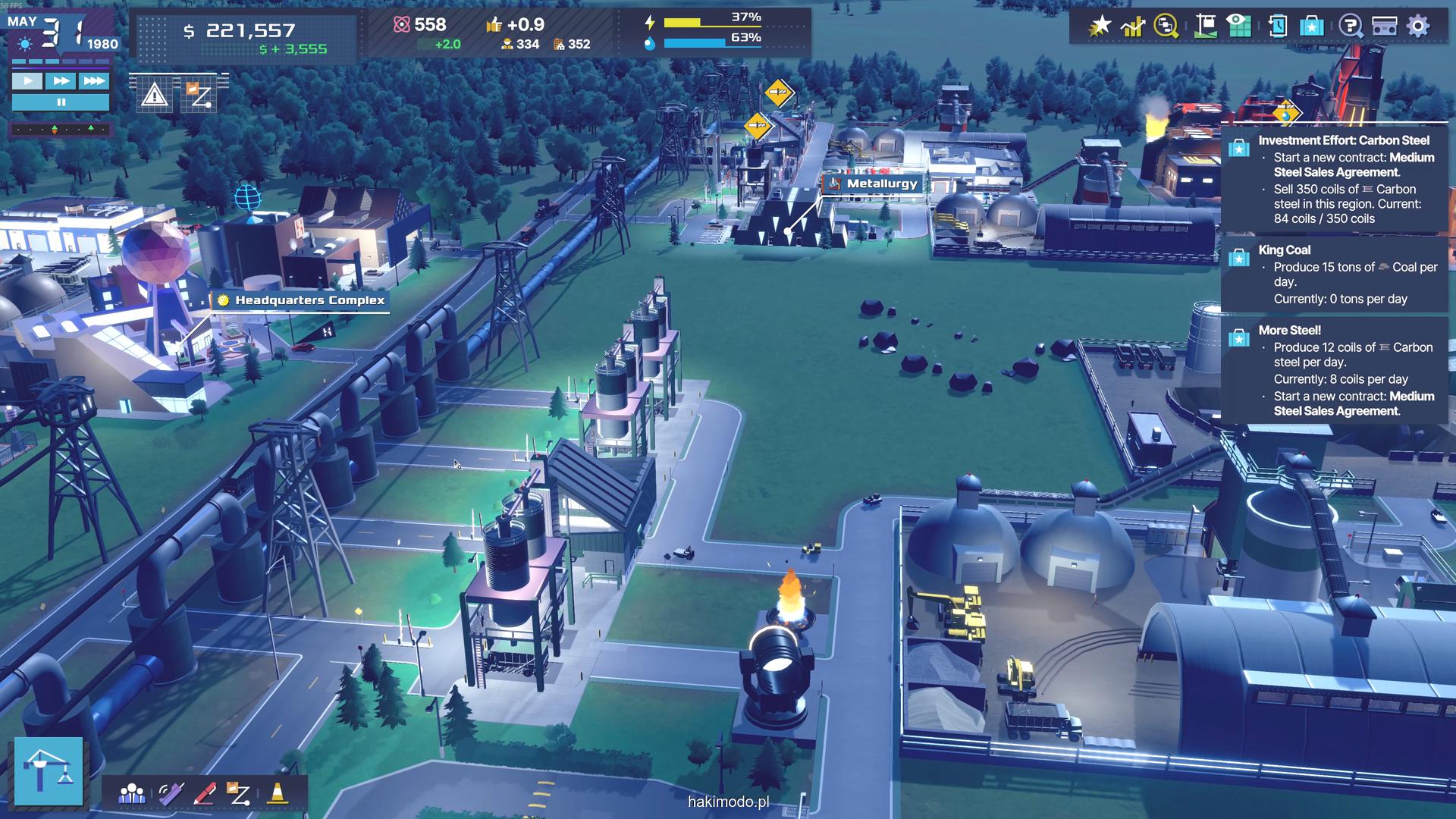1456x819 pixels.
Task: Open the workforce people icon
Action: click(132, 794)
